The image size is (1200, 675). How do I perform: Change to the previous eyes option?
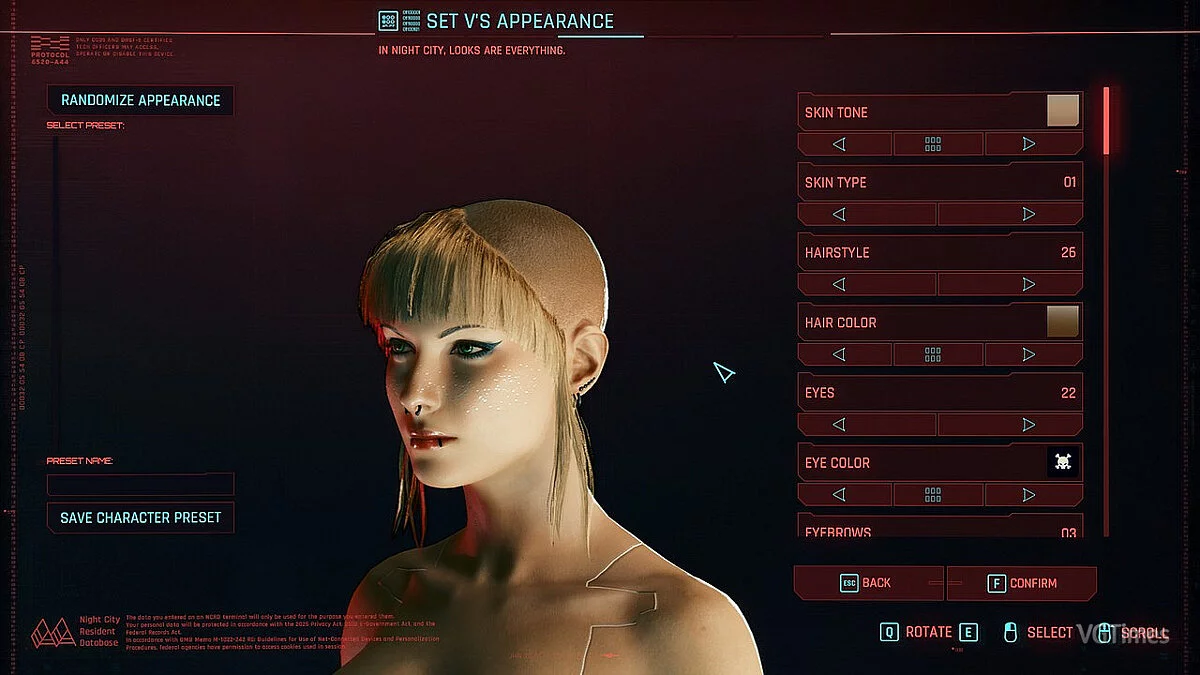(840, 424)
